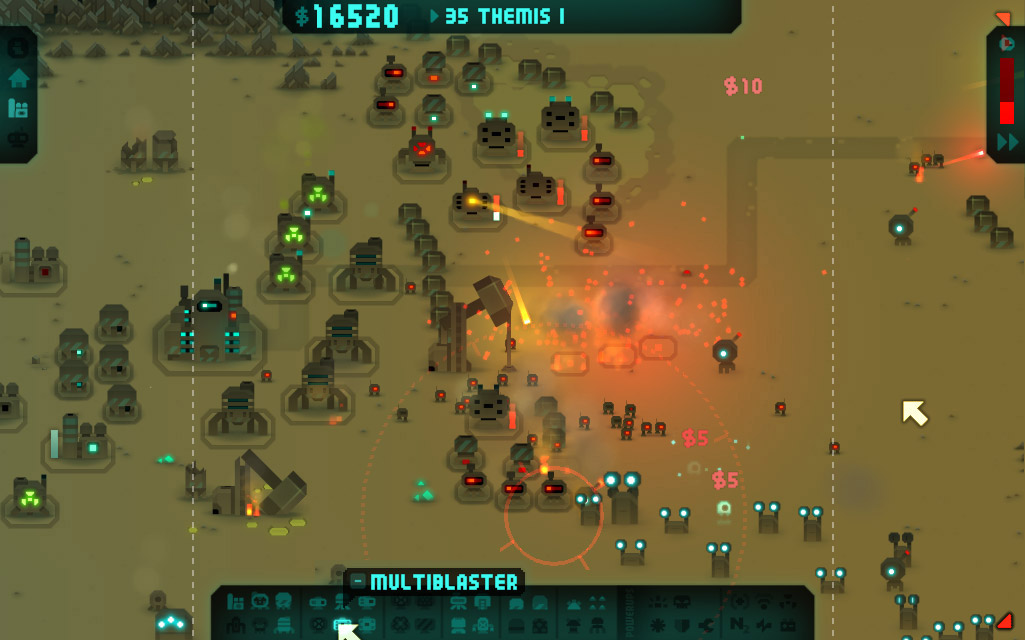
Task: Activate the N2 powerup icon
Action: 739,626
